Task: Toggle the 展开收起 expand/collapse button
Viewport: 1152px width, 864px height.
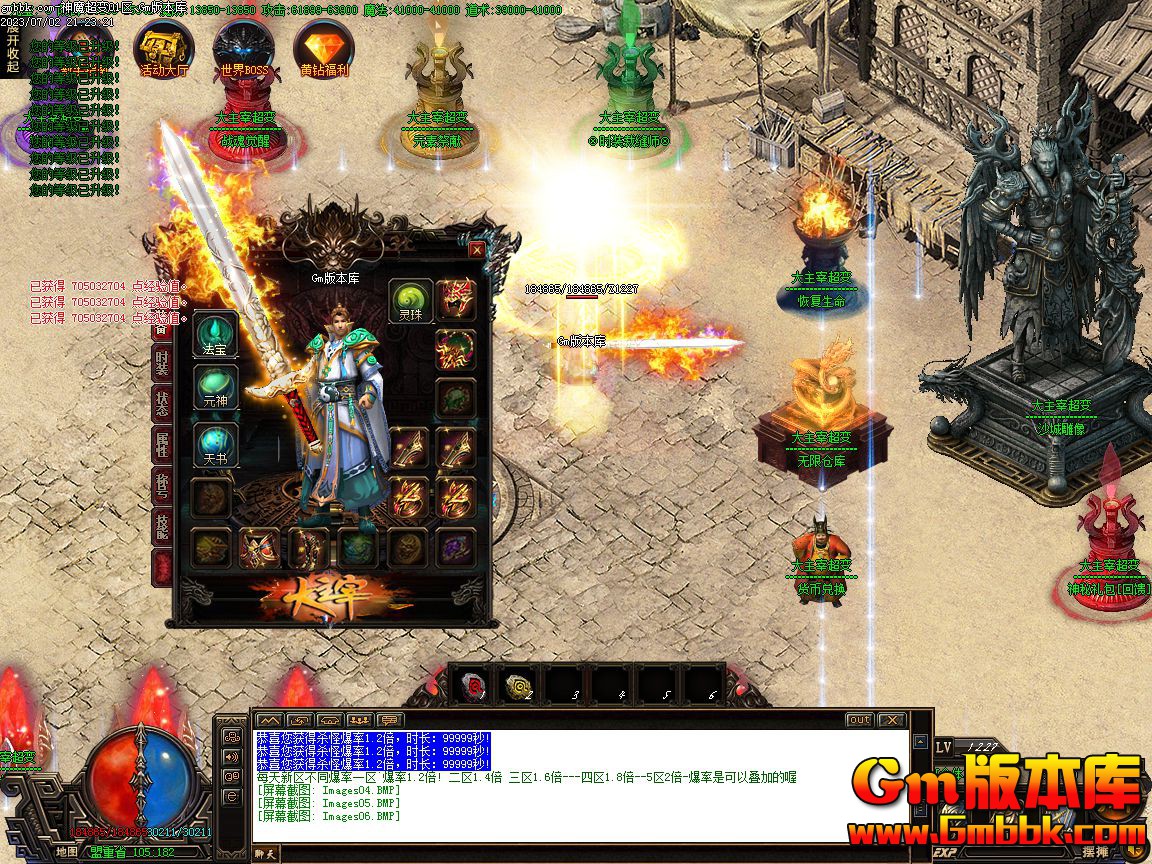Action: tap(12, 47)
